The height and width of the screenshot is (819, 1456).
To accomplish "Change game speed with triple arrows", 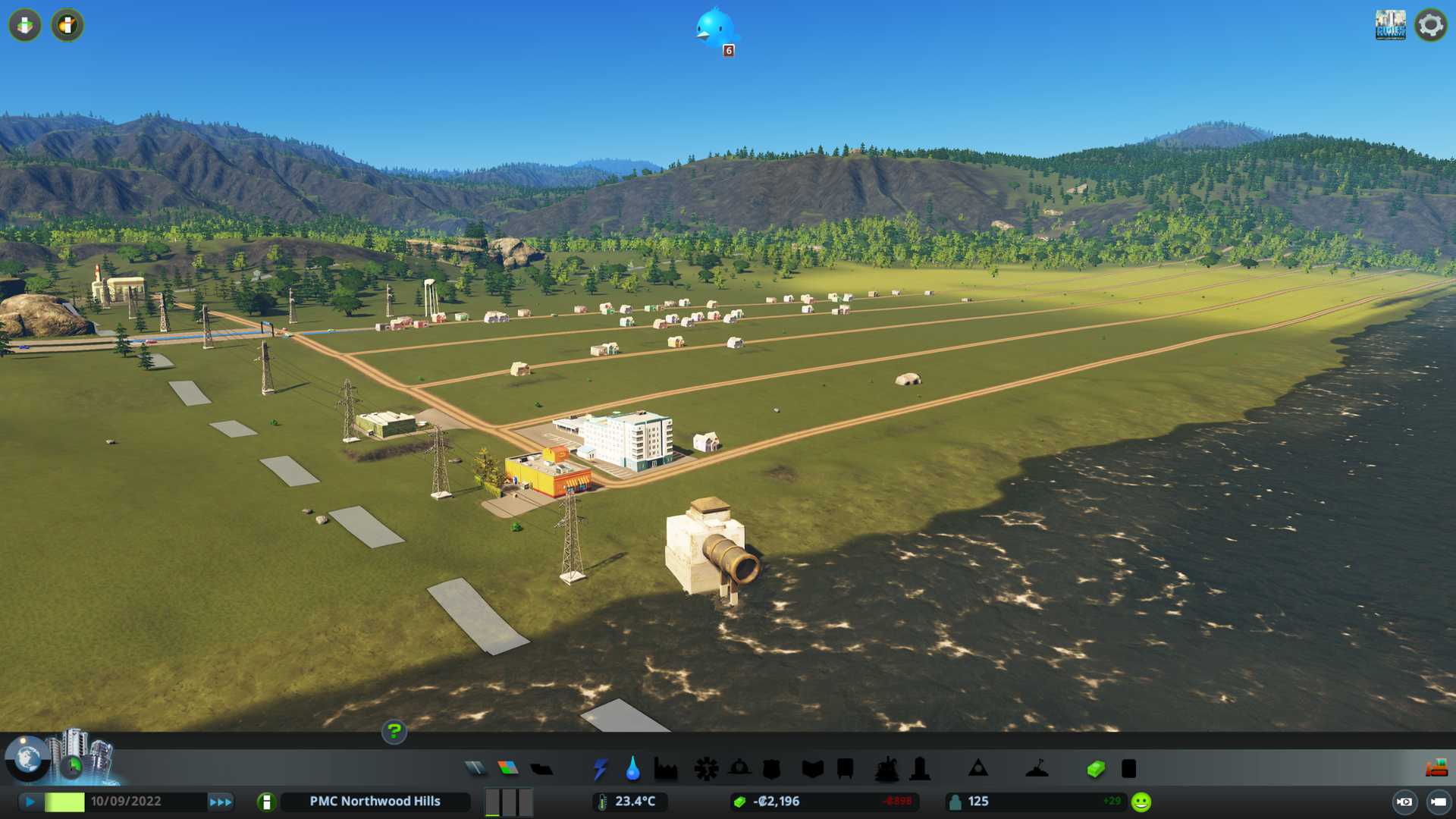I will [221, 802].
